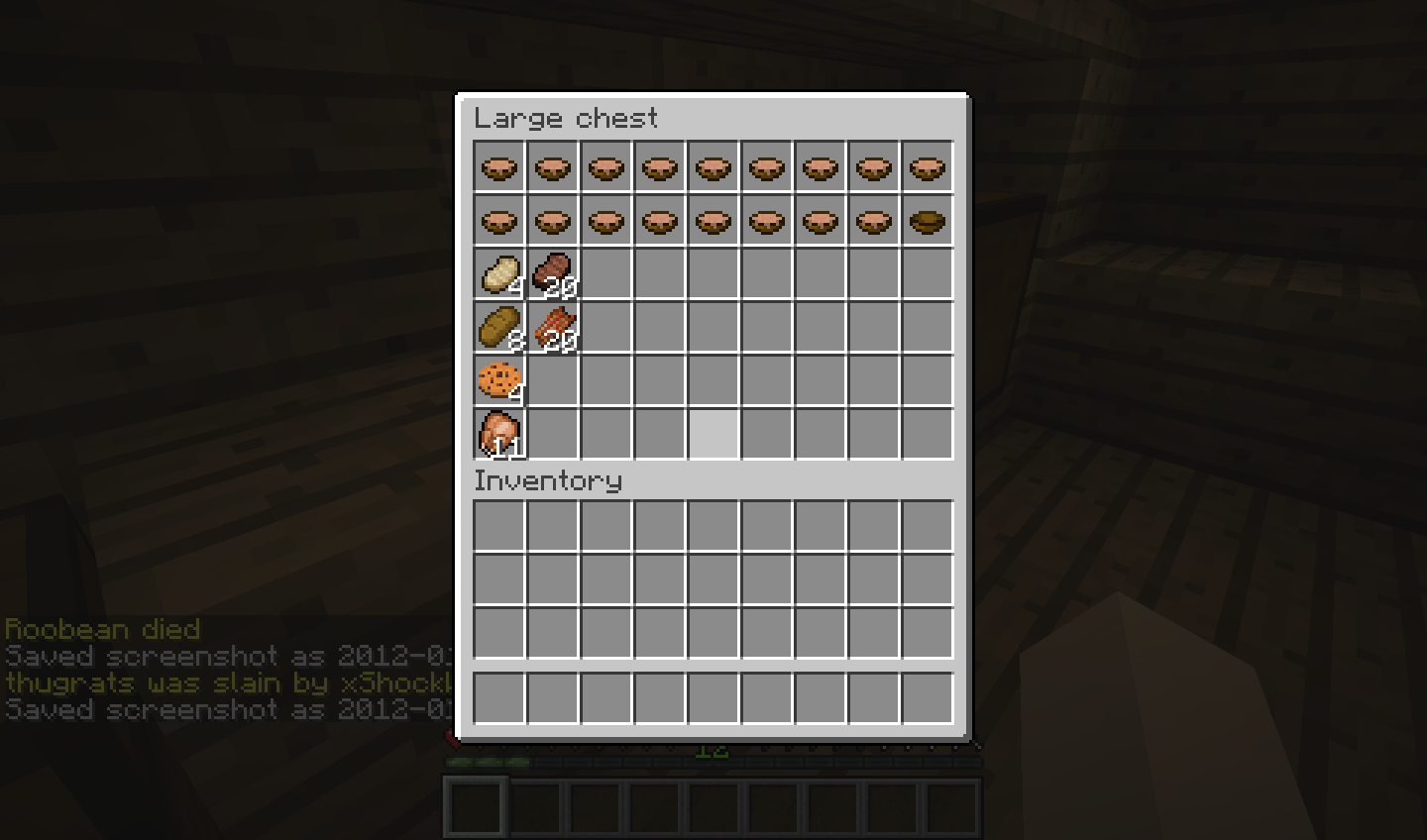Select the middle mushroom stew in top row
Screen dimensions: 1427x840
coord(713,167)
